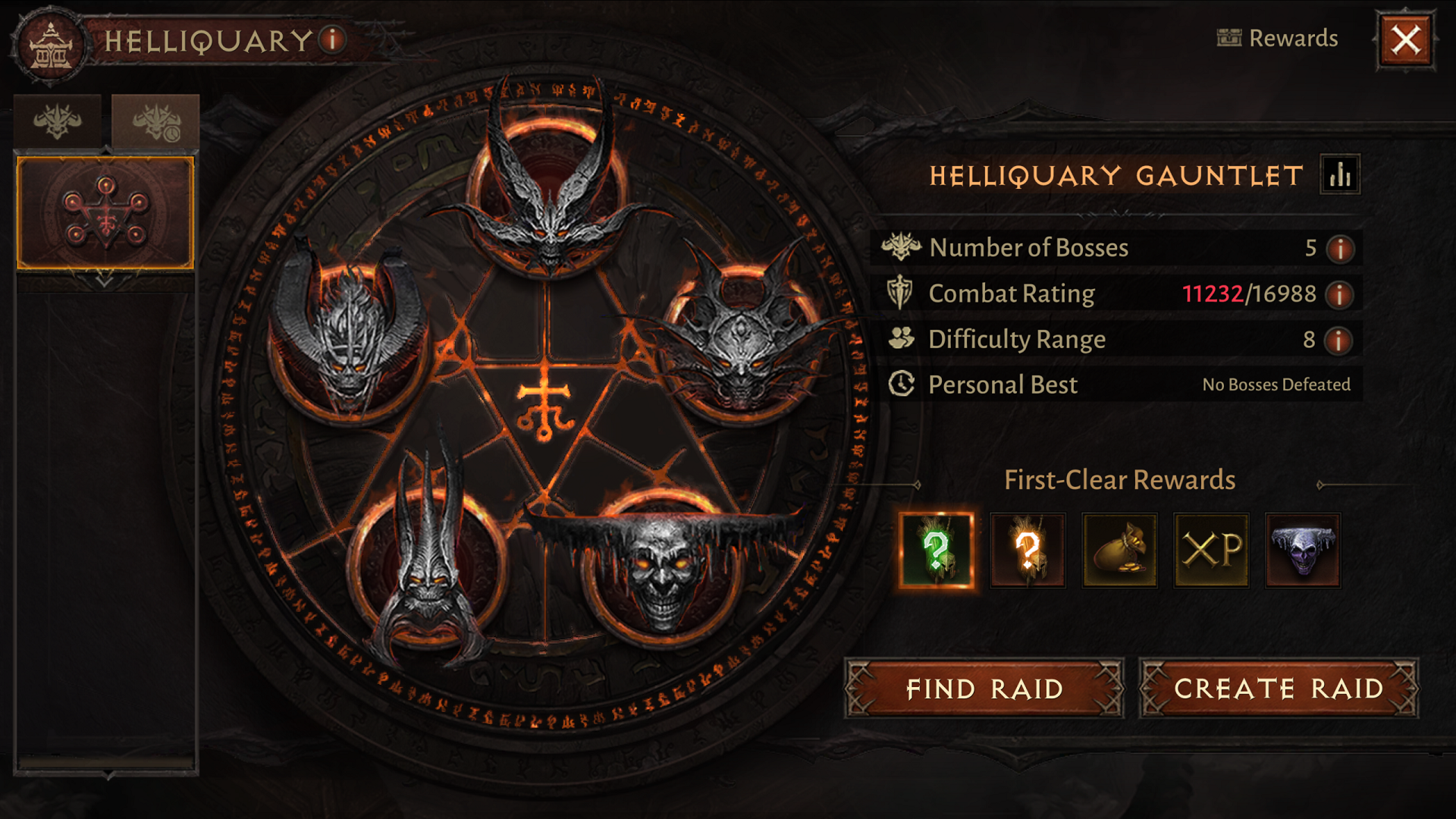Start a new raid with Create Raid

(1279, 689)
